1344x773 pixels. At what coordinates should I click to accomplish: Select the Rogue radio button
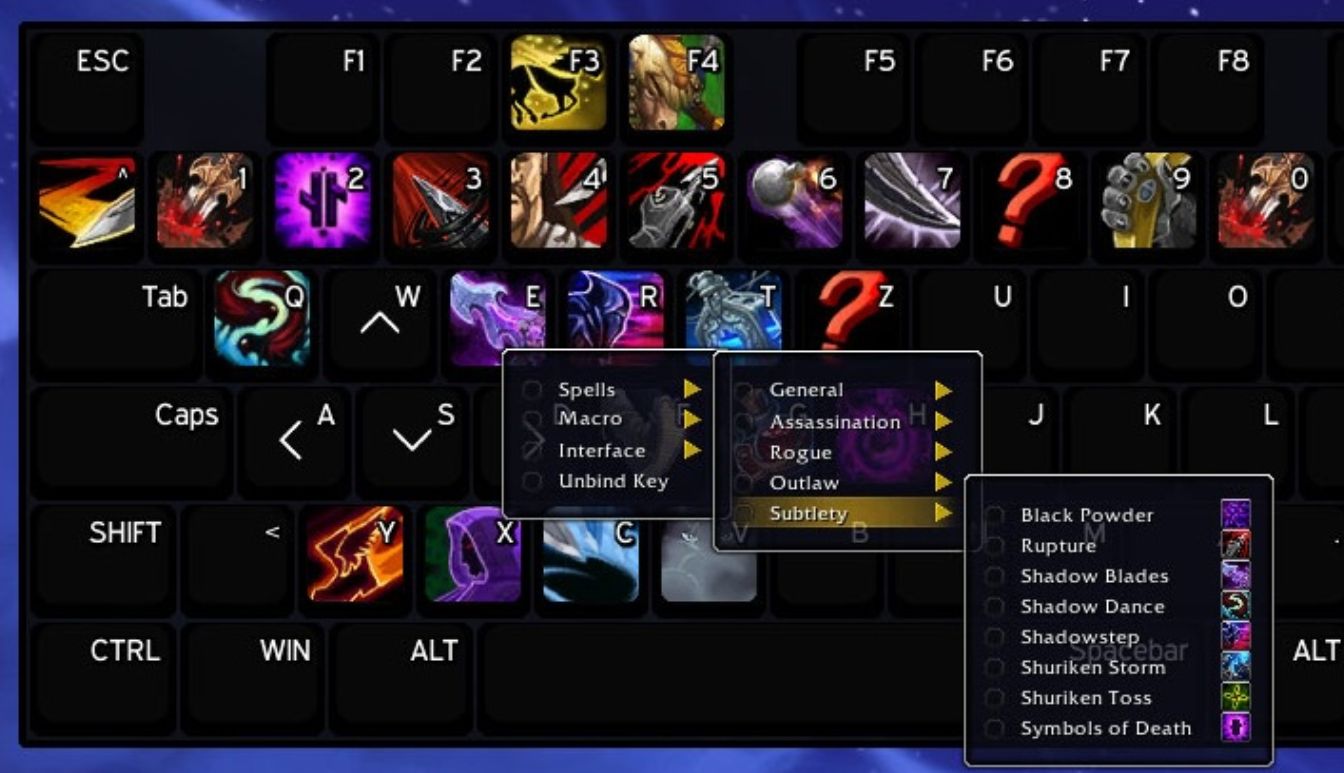tap(744, 451)
